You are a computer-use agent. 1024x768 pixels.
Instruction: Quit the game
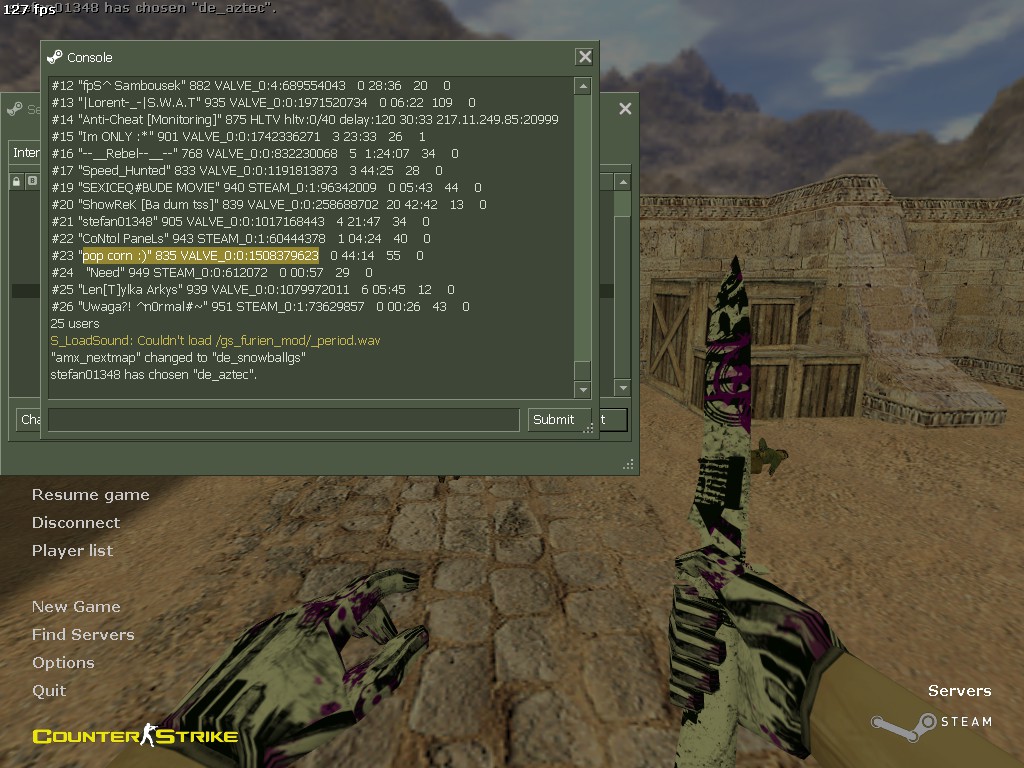click(49, 691)
